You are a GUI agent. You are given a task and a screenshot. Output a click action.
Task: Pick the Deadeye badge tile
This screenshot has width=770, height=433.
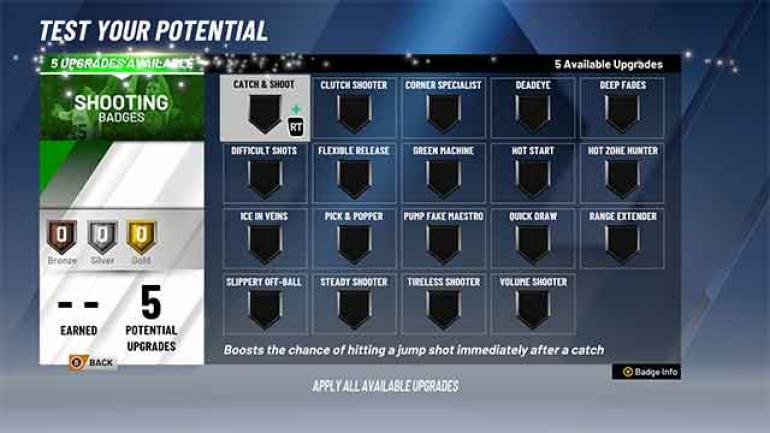pyautogui.click(x=533, y=109)
